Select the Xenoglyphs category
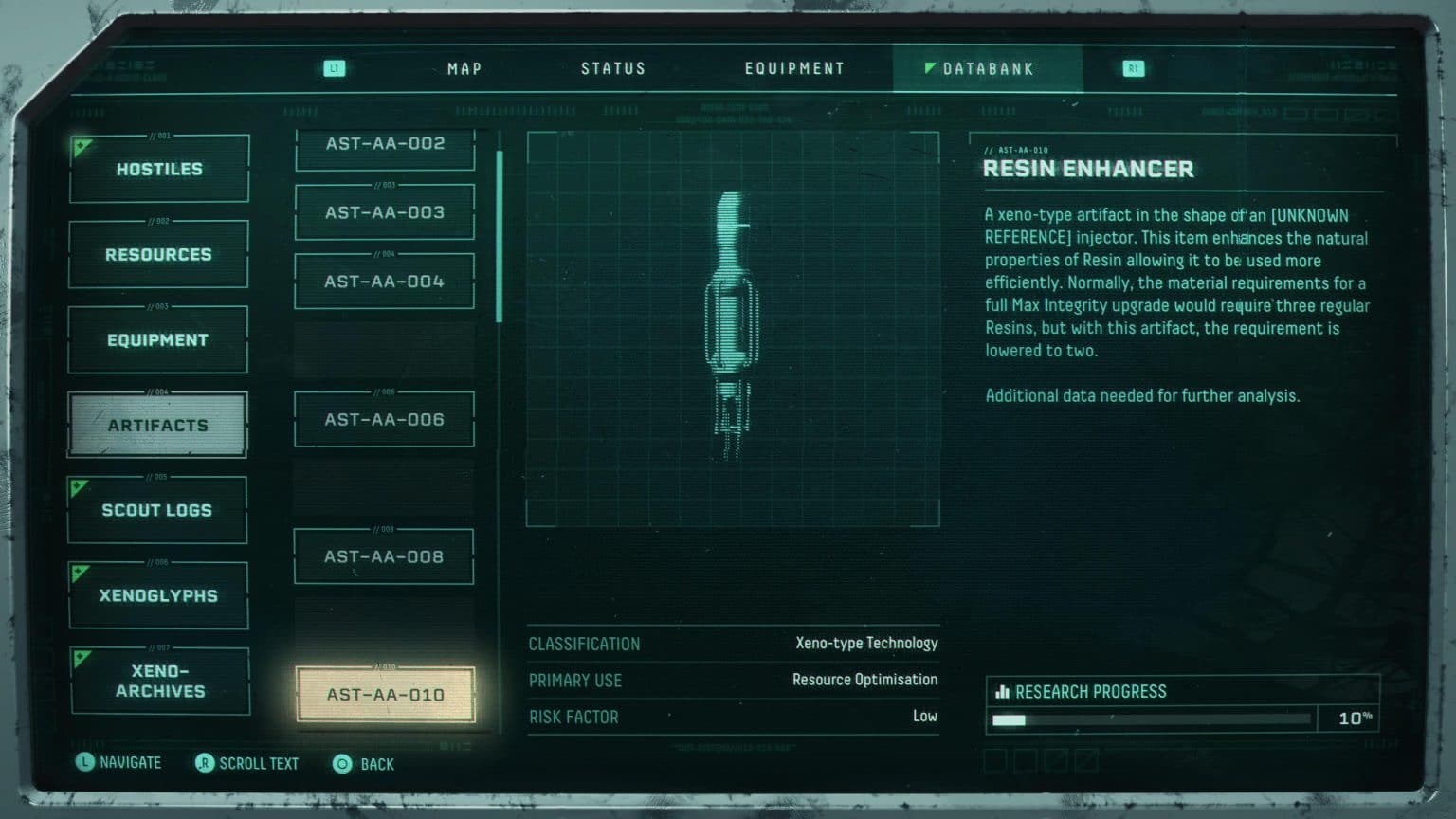The height and width of the screenshot is (819, 1456). [x=157, y=594]
